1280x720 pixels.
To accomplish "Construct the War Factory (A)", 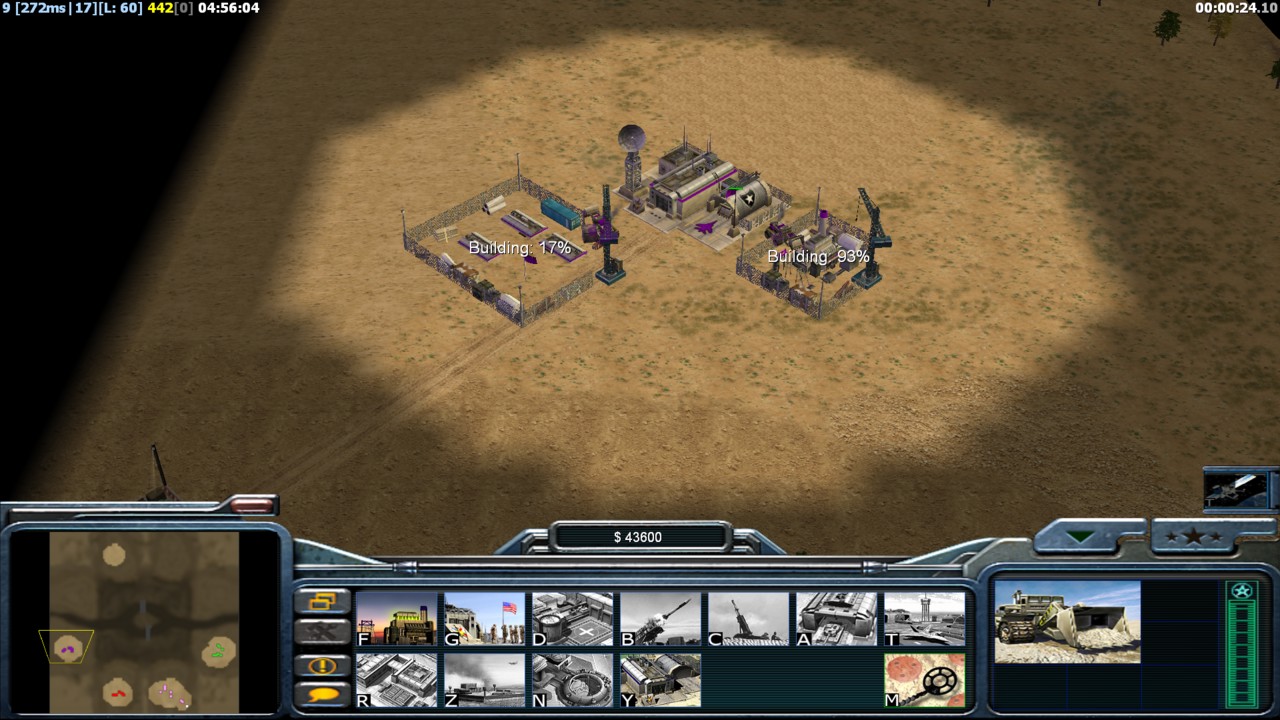I will coord(837,619).
